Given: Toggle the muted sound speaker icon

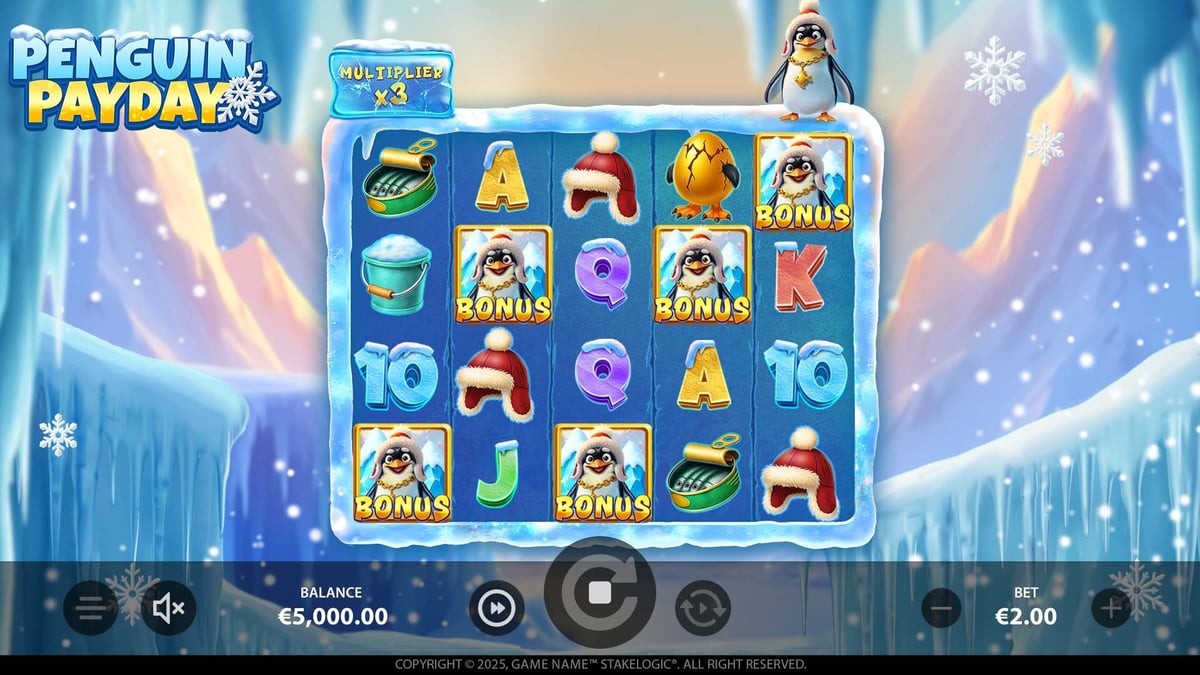Looking at the screenshot, I should [169, 607].
